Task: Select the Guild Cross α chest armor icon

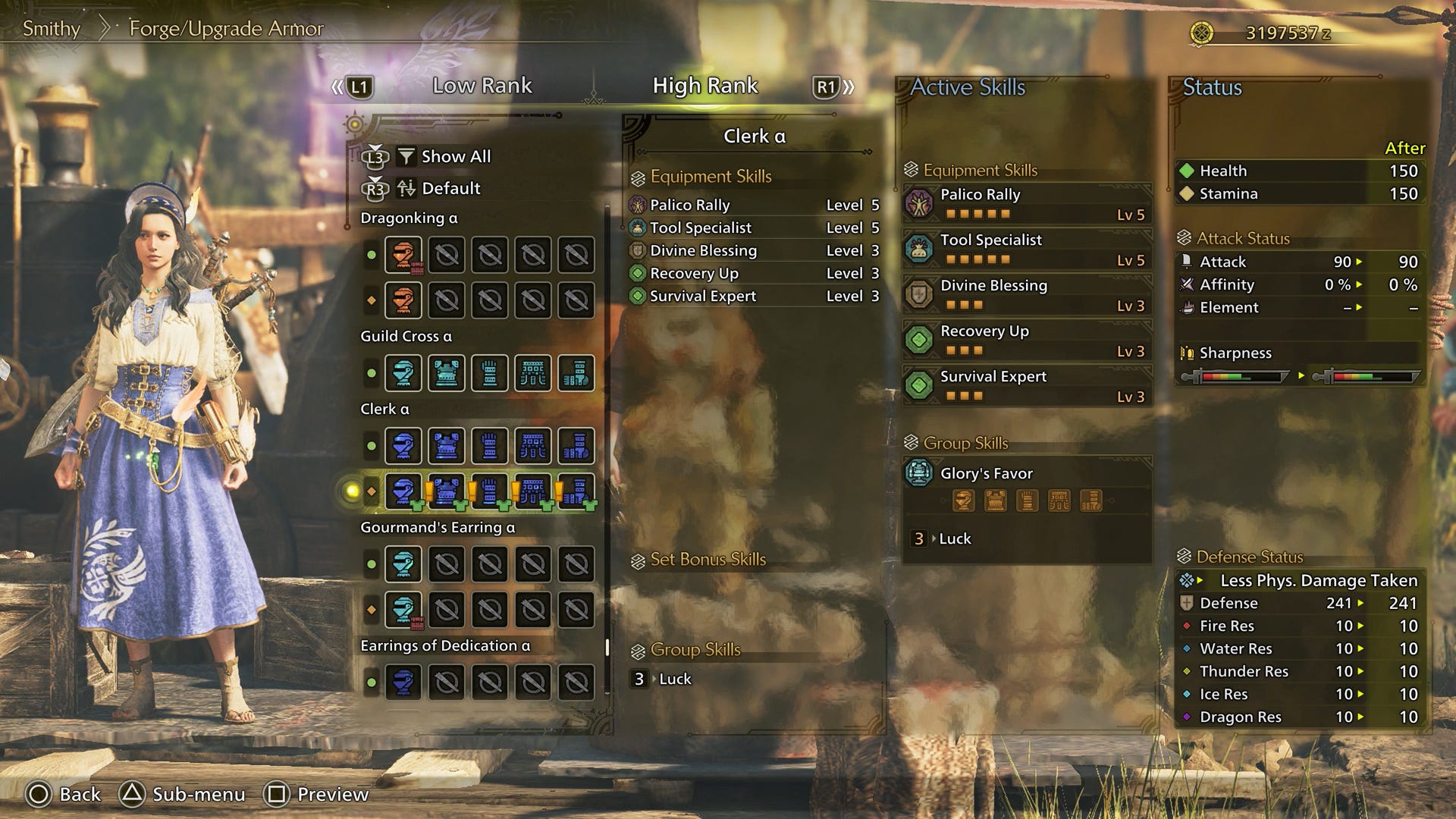Action: point(448,373)
